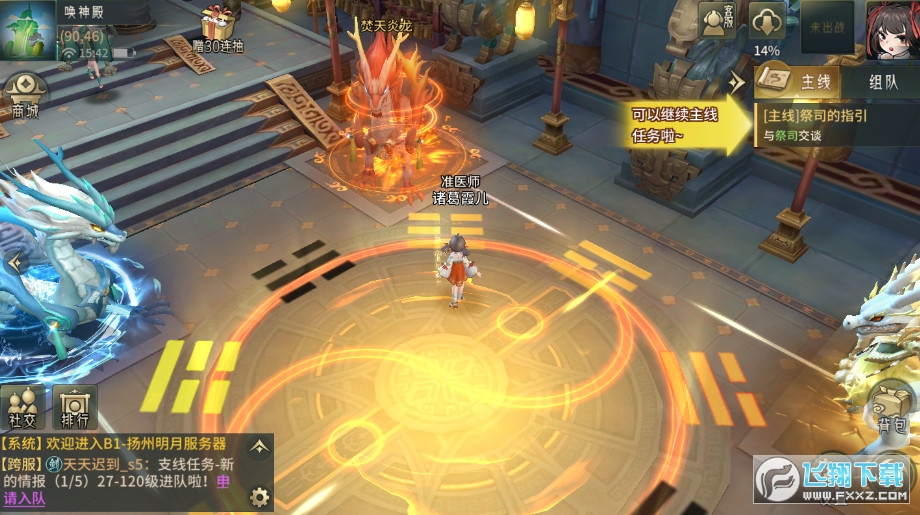Expand the left-edge side arrow
Viewport: 920px width, 515px height.
click(13, 263)
